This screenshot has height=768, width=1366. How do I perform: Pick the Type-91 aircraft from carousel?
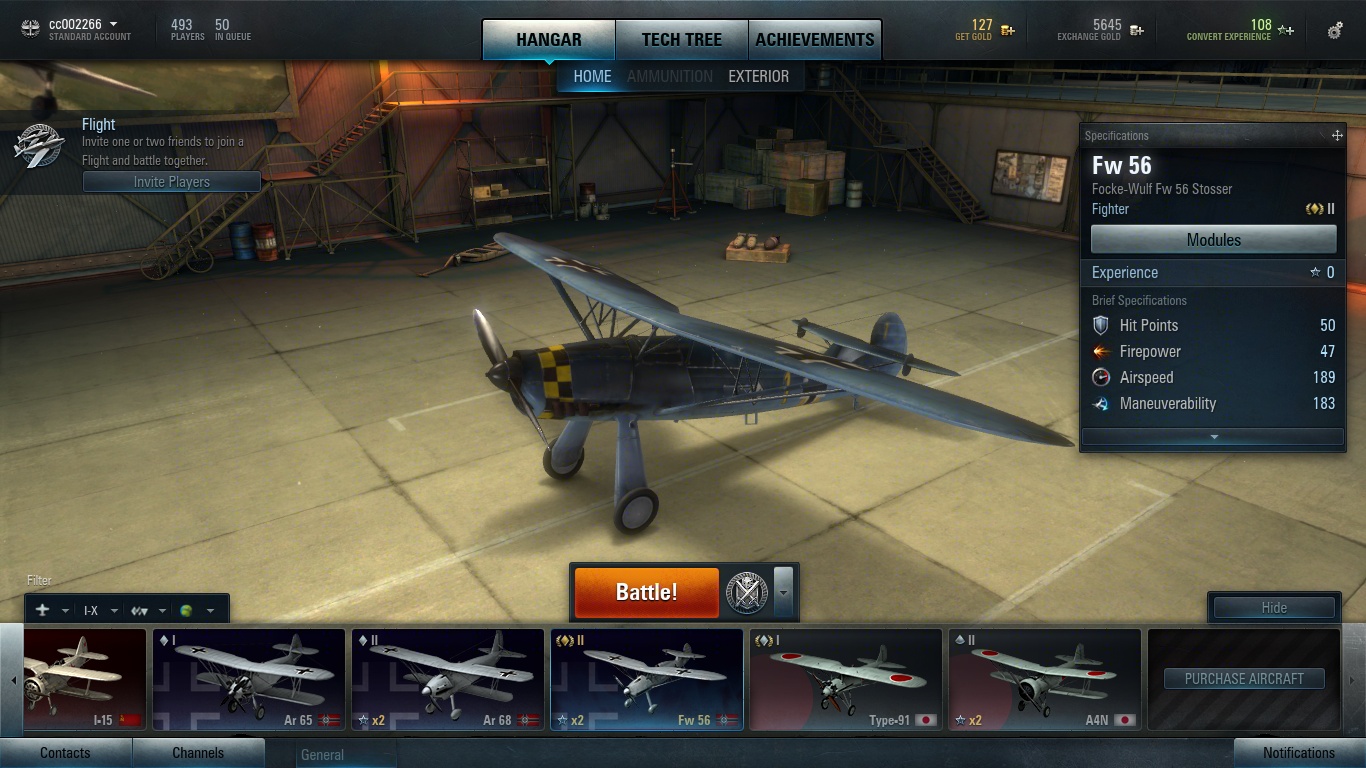tap(845, 679)
